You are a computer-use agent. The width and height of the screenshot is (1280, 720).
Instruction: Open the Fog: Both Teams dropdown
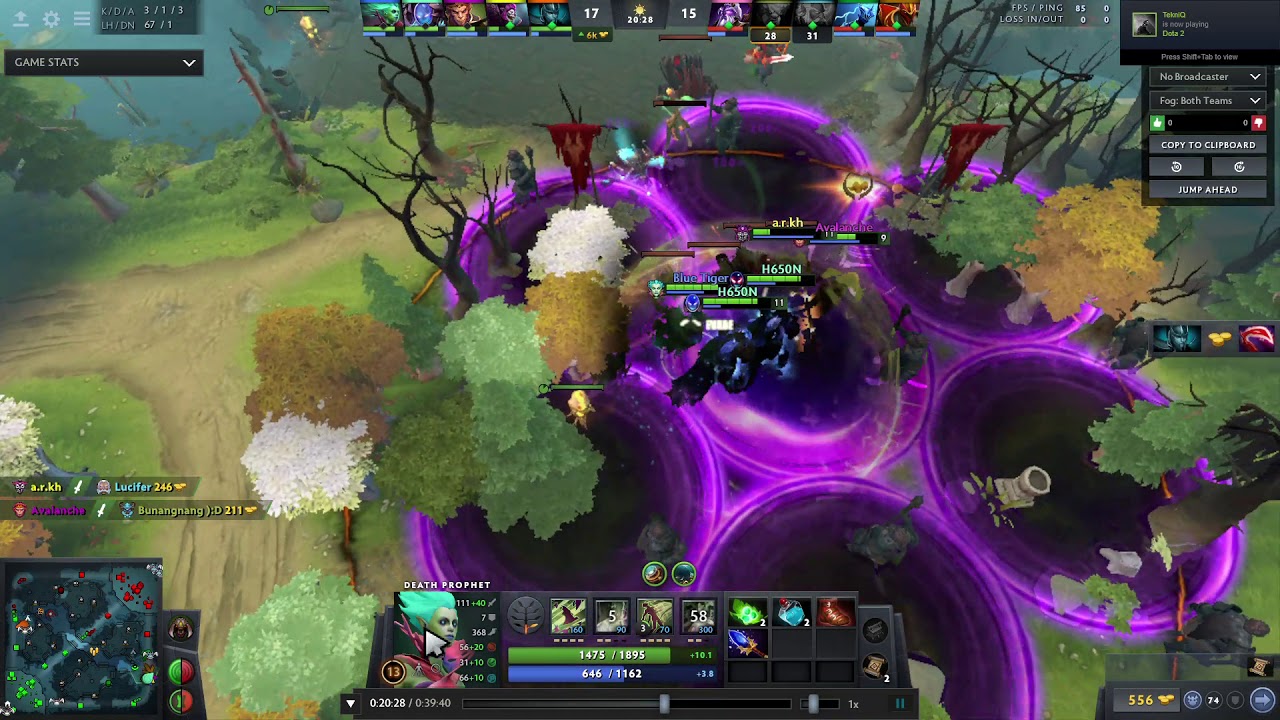[x=1208, y=100]
